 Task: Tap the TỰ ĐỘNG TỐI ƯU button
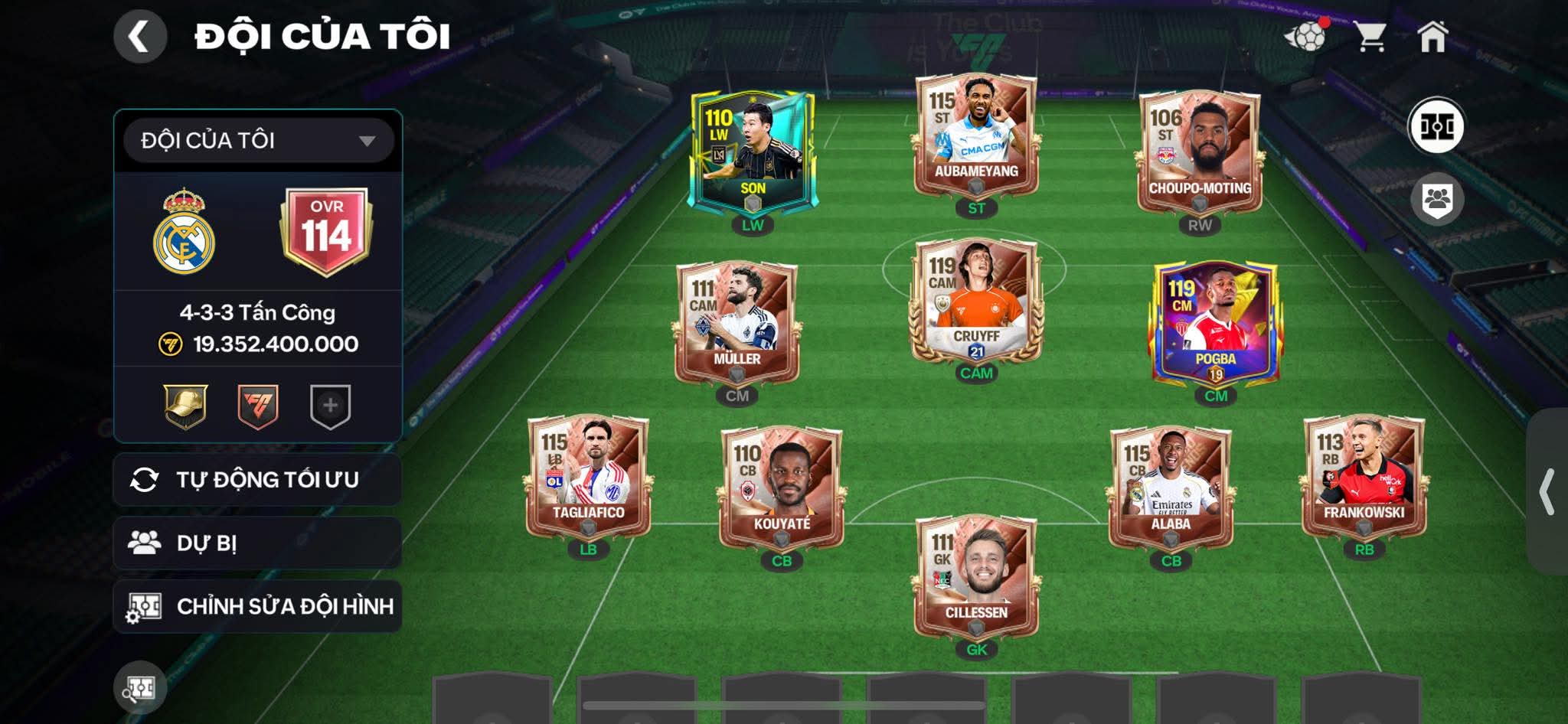pos(257,480)
